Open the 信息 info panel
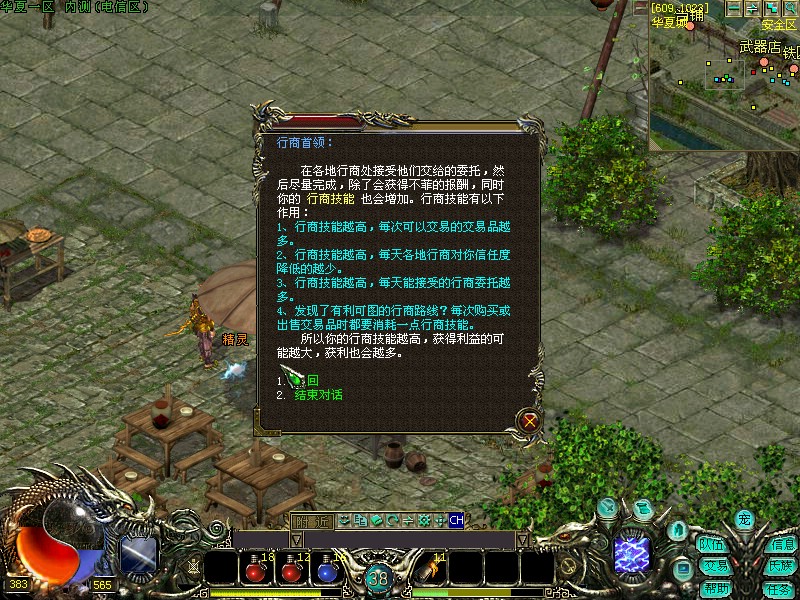 click(782, 545)
